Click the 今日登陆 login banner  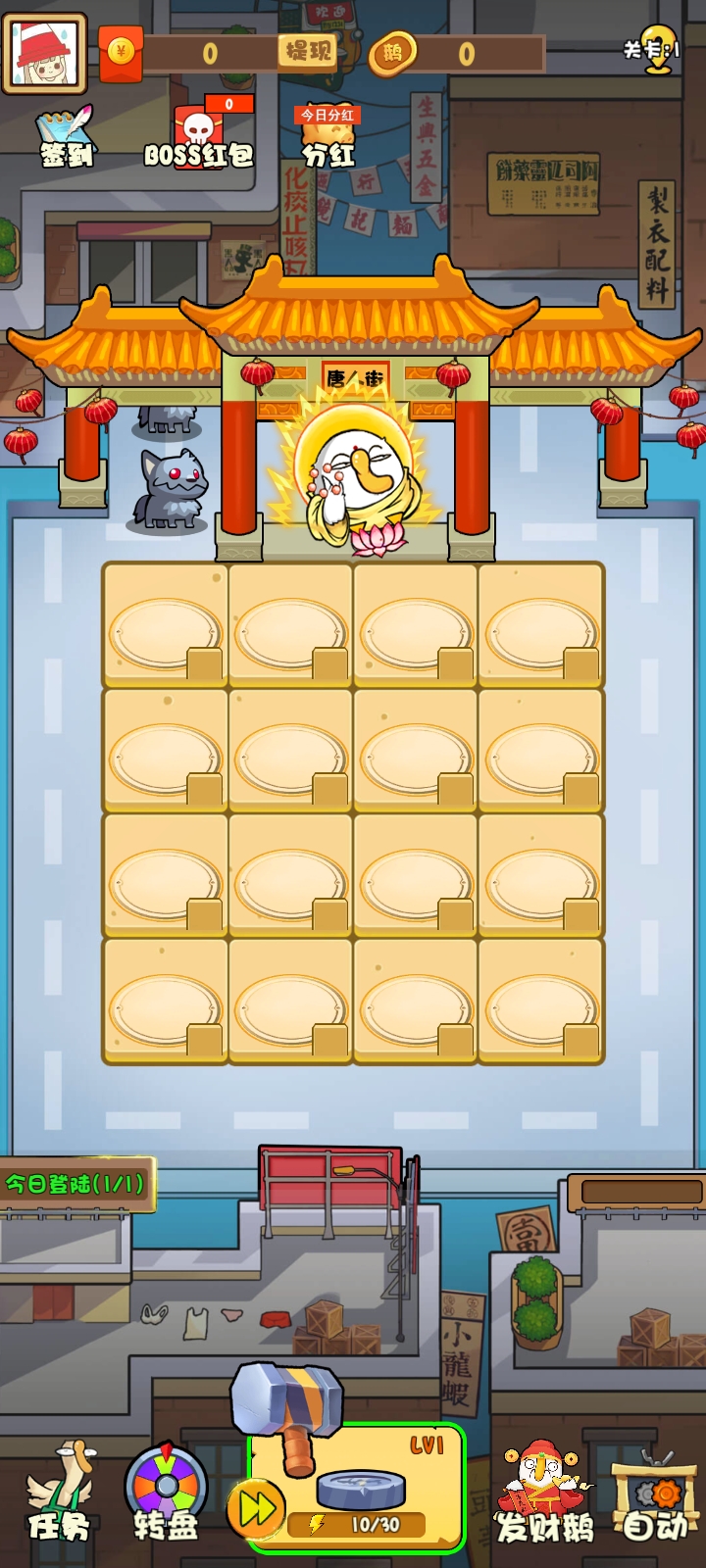(x=76, y=1184)
